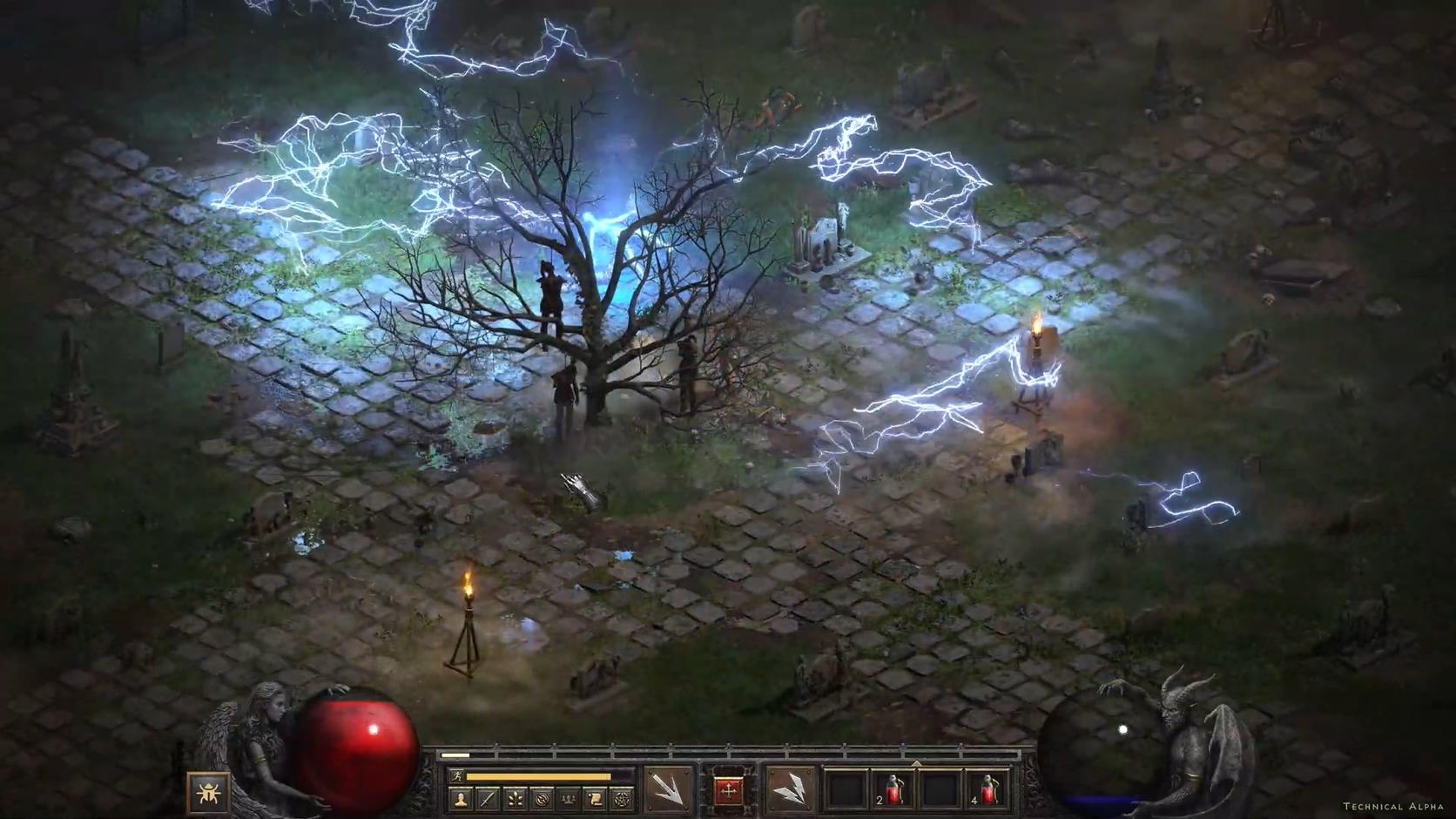Drink the potion stack labeled 2
This screenshot has width=1456, height=819.
[893, 789]
